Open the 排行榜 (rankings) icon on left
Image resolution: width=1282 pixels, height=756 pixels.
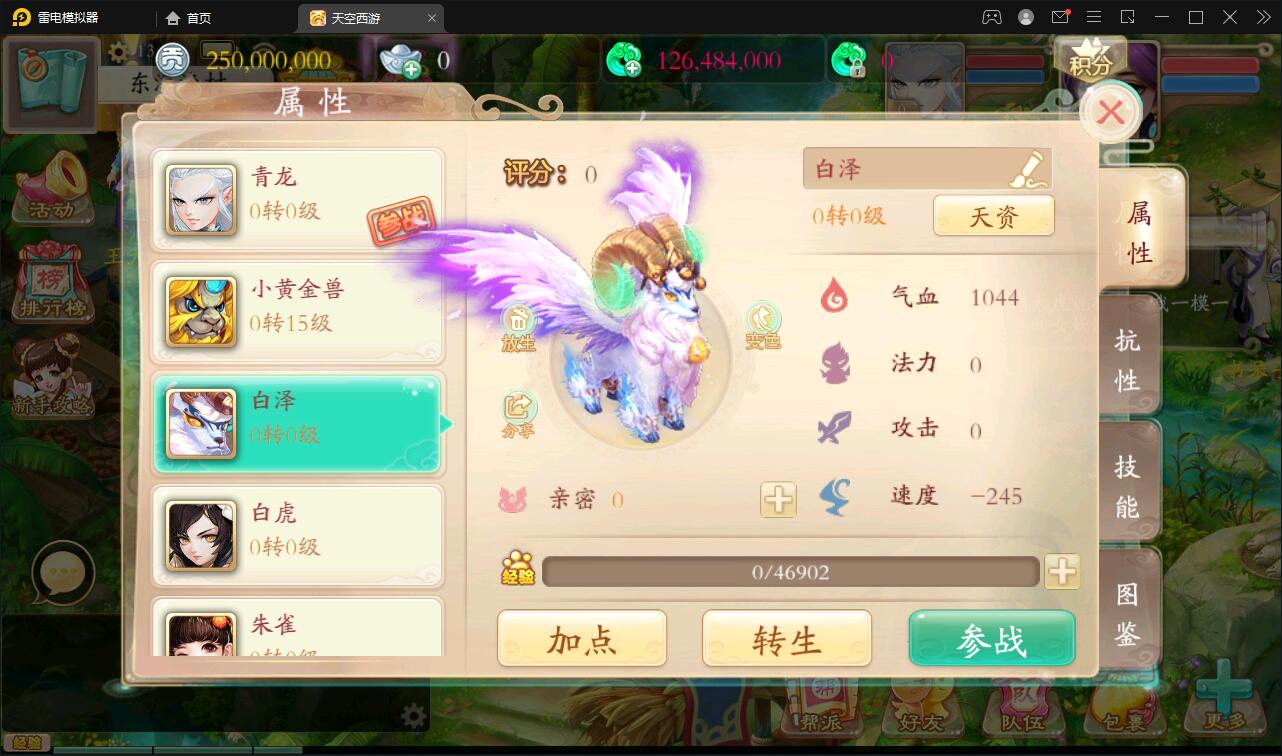(x=52, y=280)
